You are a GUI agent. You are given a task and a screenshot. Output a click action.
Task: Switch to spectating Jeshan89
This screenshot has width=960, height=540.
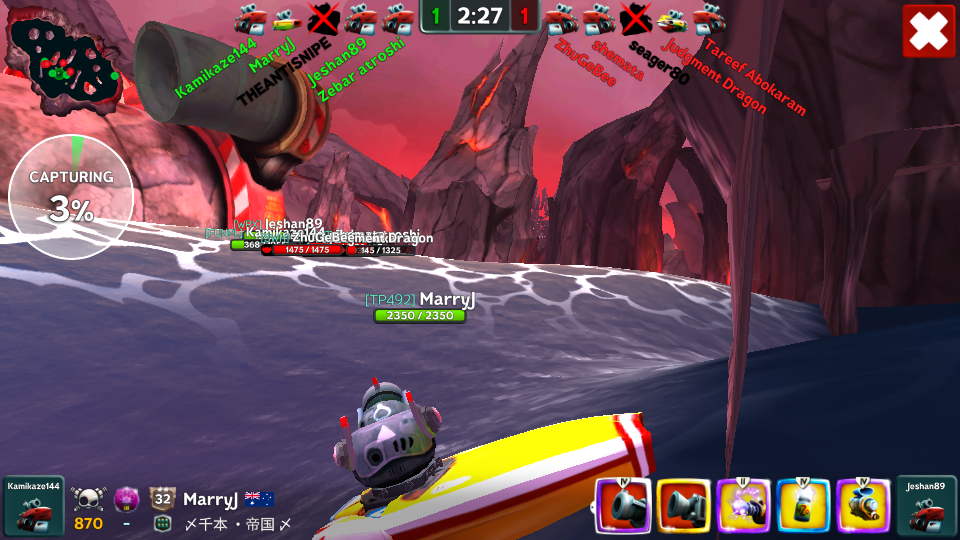[x=926, y=506]
